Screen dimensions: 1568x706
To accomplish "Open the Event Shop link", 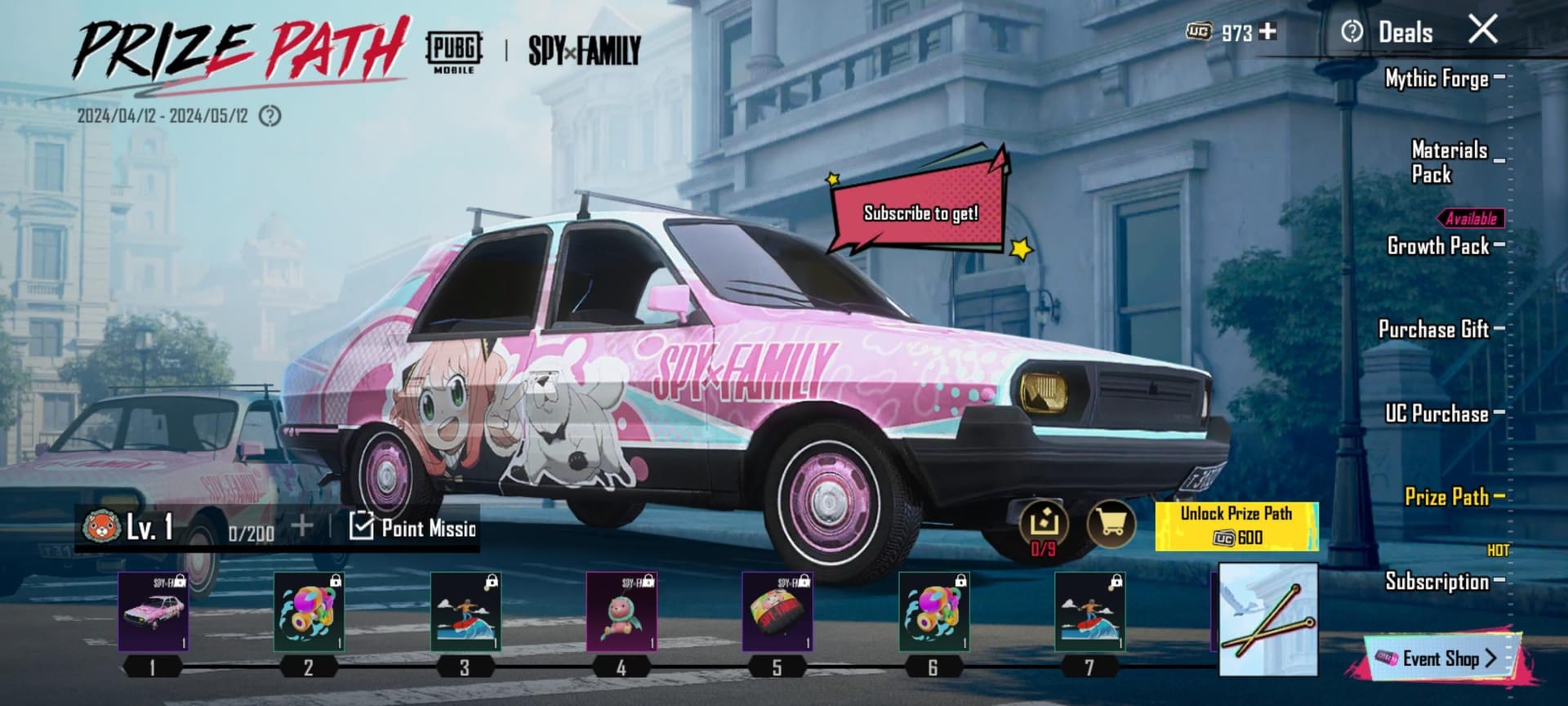I will point(1445,659).
